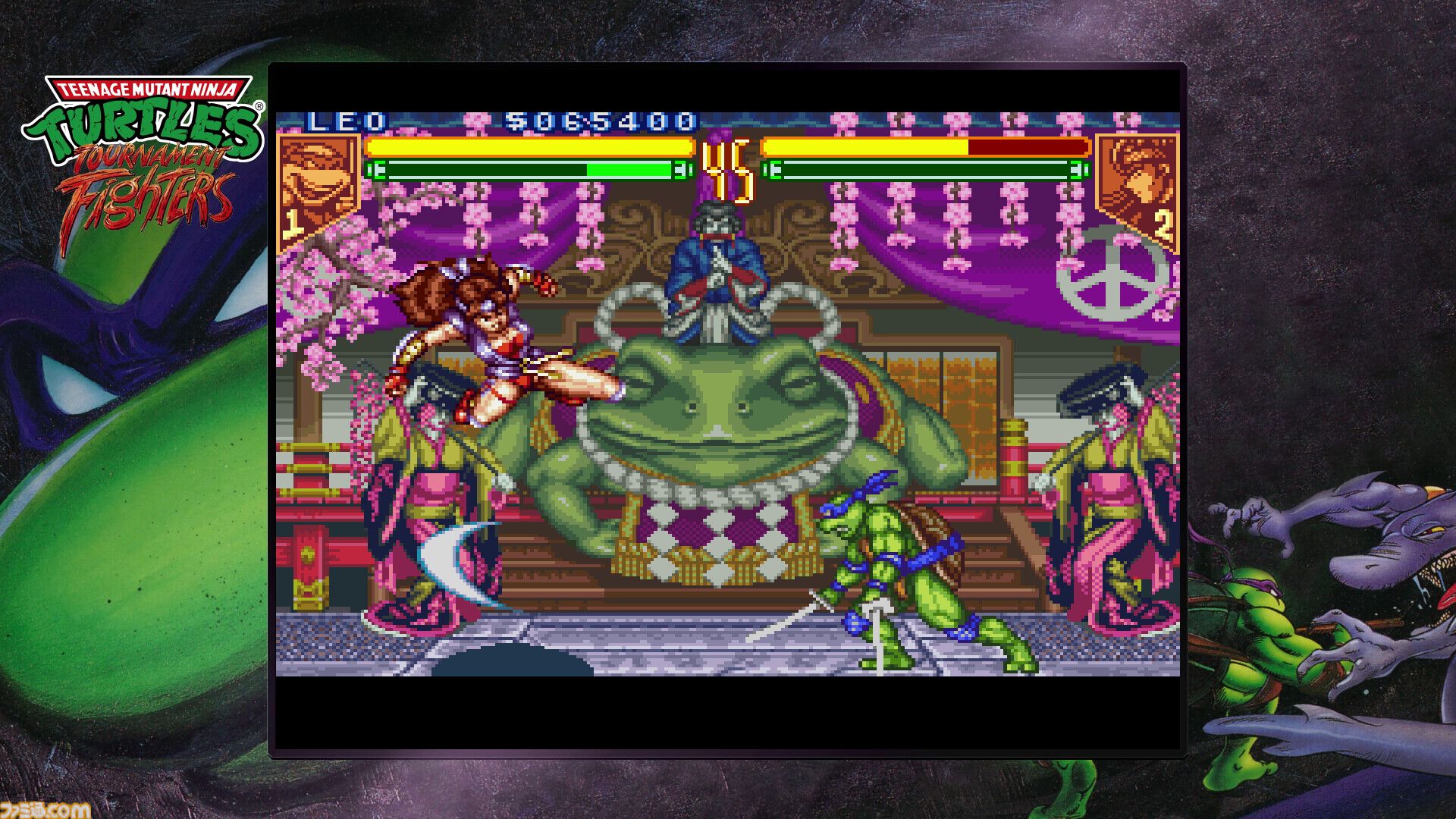Toggle the right green super meter
This screenshot has height=819, width=1456.
tap(921, 168)
